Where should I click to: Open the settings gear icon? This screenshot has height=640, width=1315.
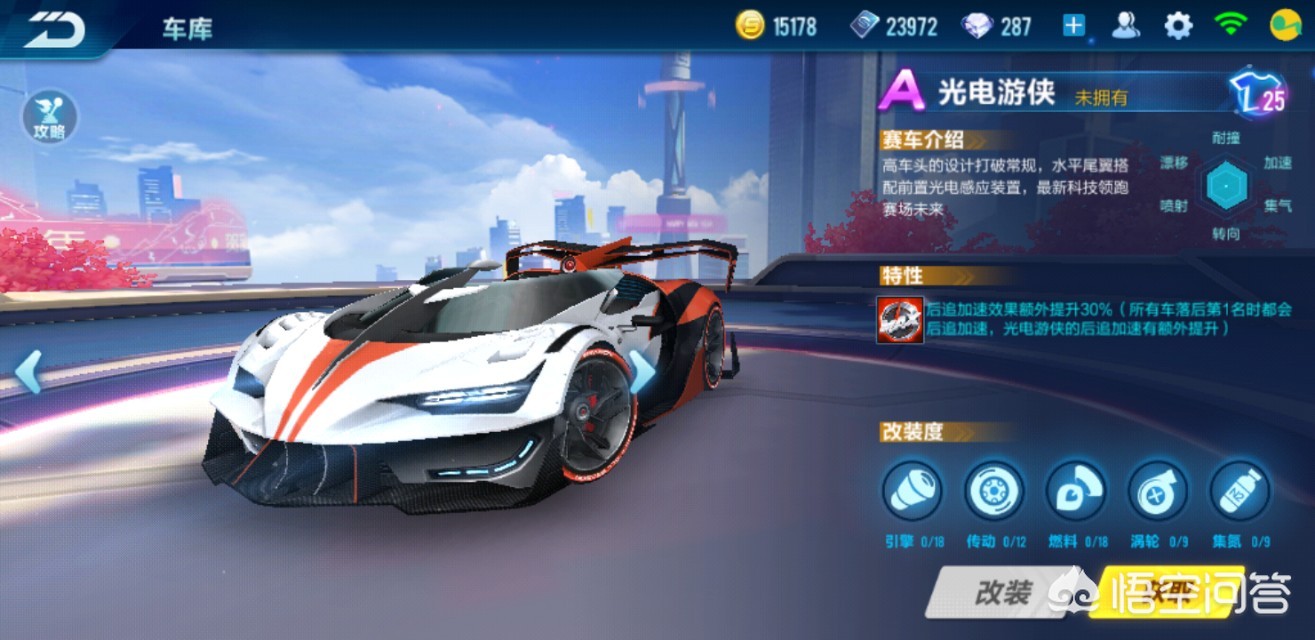1179,26
